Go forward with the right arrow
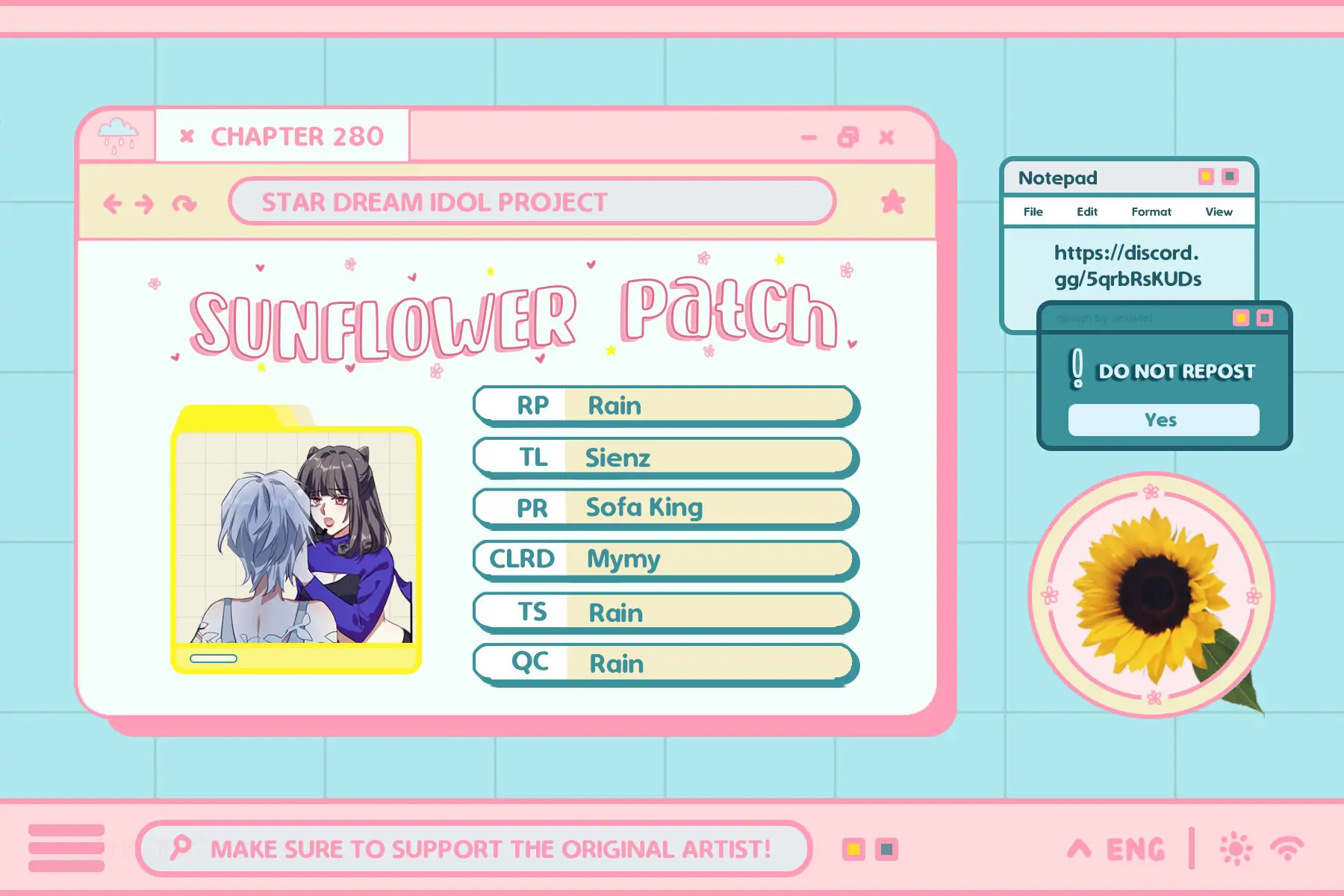1344x896 pixels. (145, 203)
